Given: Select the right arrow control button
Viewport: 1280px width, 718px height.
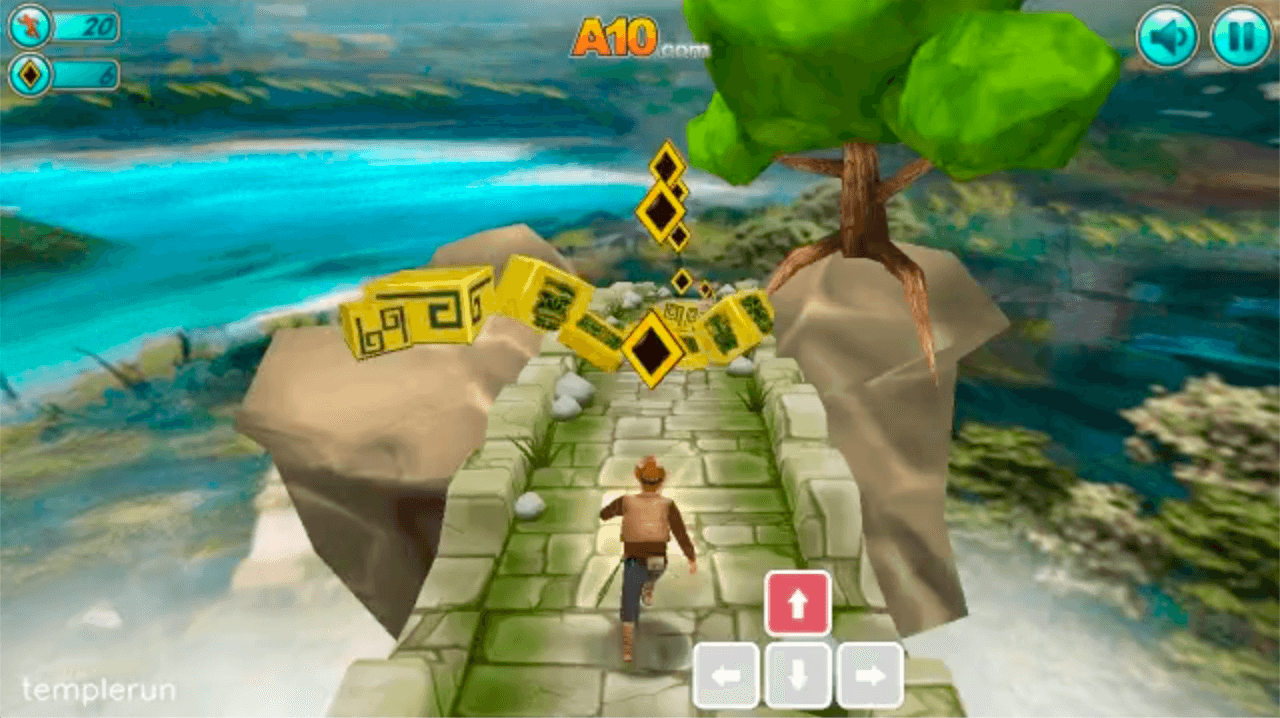Looking at the screenshot, I should [870, 676].
